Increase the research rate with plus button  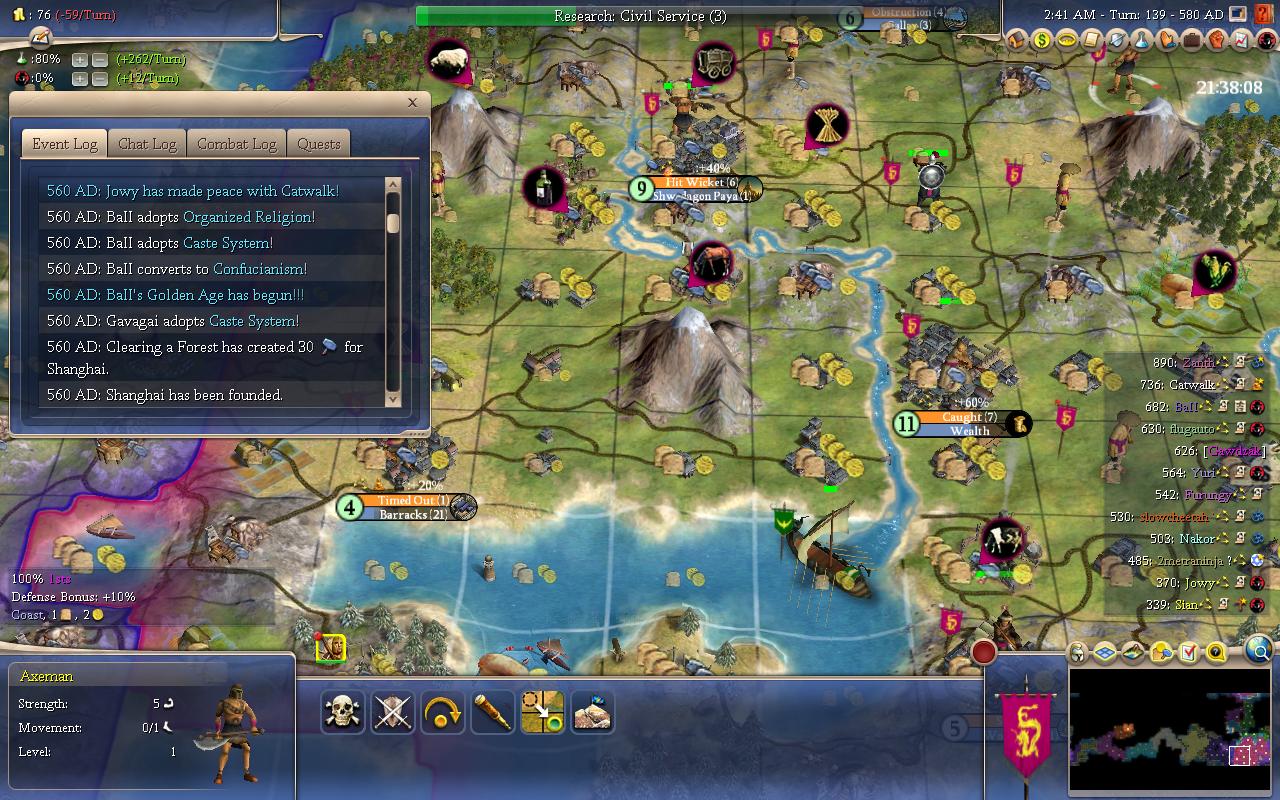80,59
